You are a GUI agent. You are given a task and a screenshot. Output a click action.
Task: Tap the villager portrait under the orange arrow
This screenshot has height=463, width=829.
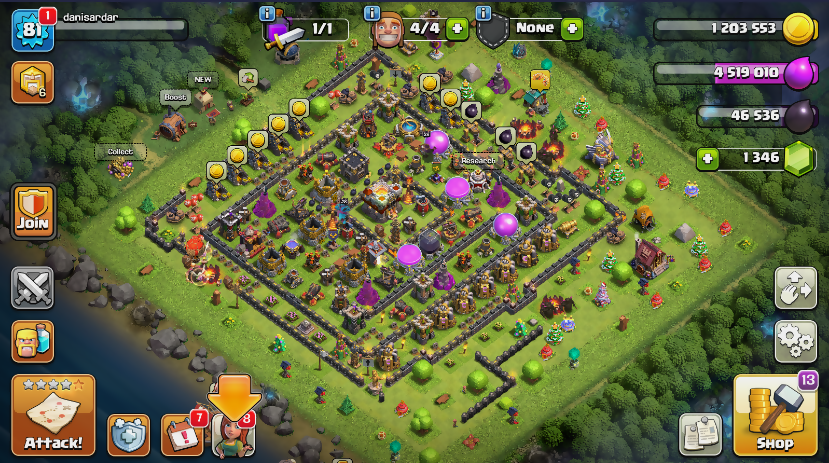pos(232,434)
